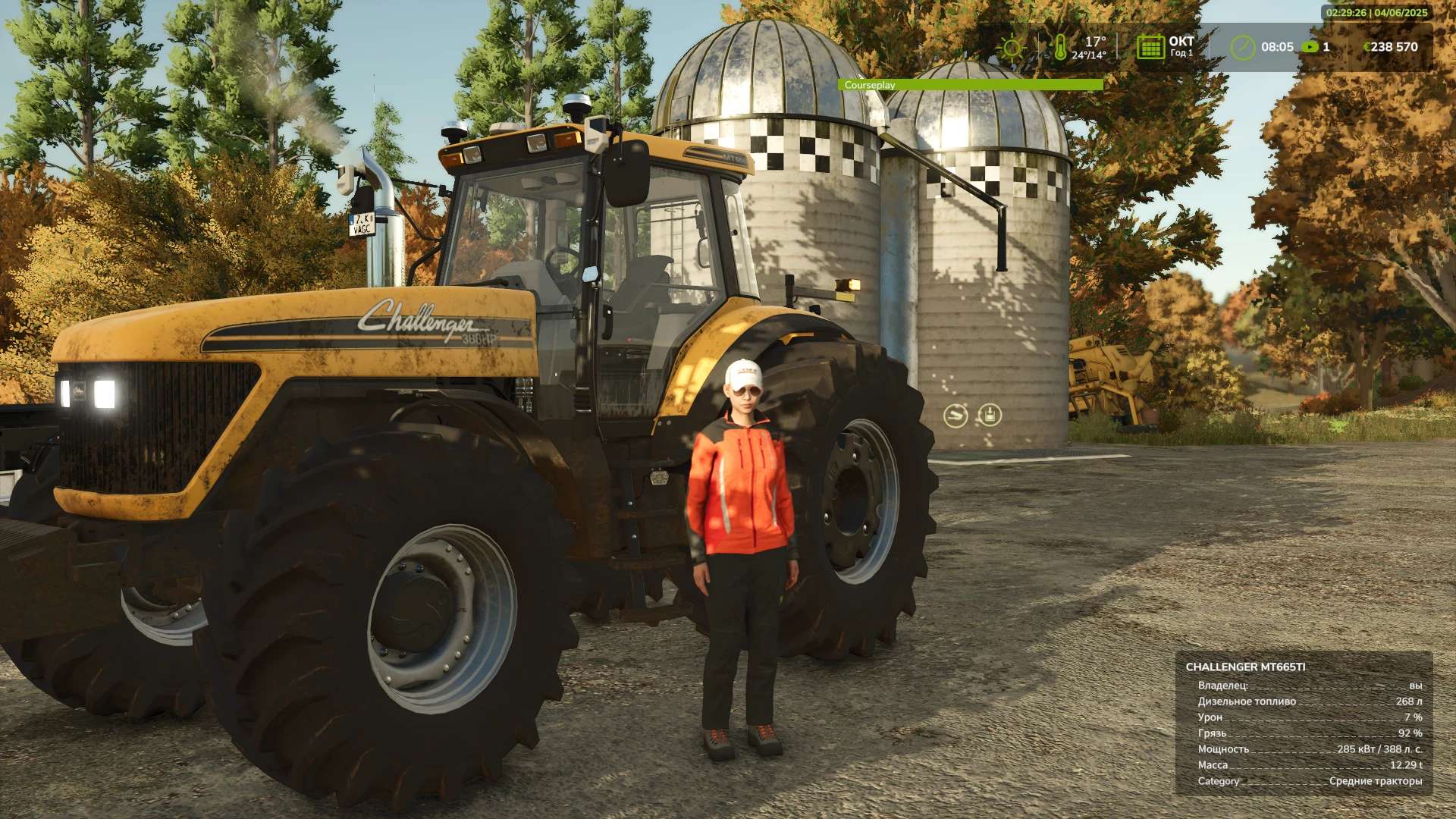Open the calendar icon showing ОКТ

click(x=1150, y=47)
